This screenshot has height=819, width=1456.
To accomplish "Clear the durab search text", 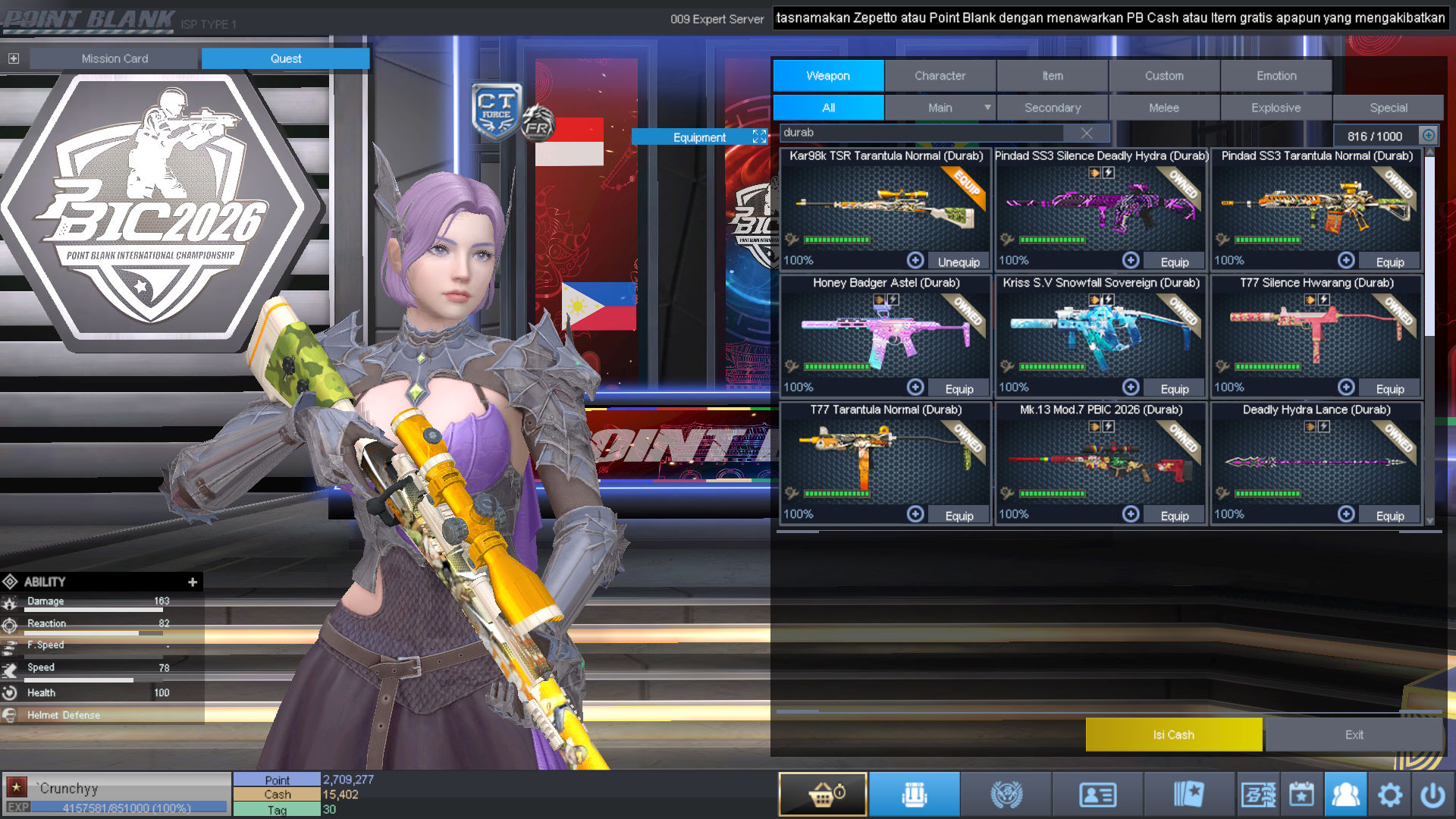I will 1086,133.
